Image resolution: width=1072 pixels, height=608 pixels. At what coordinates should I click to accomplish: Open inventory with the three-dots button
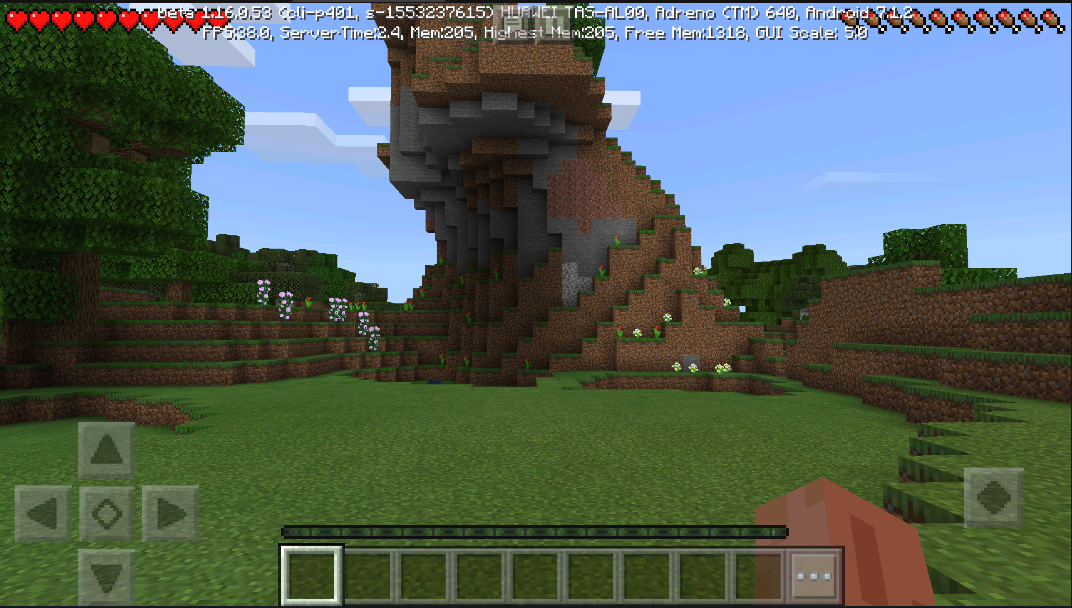click(x=814, y=576)
